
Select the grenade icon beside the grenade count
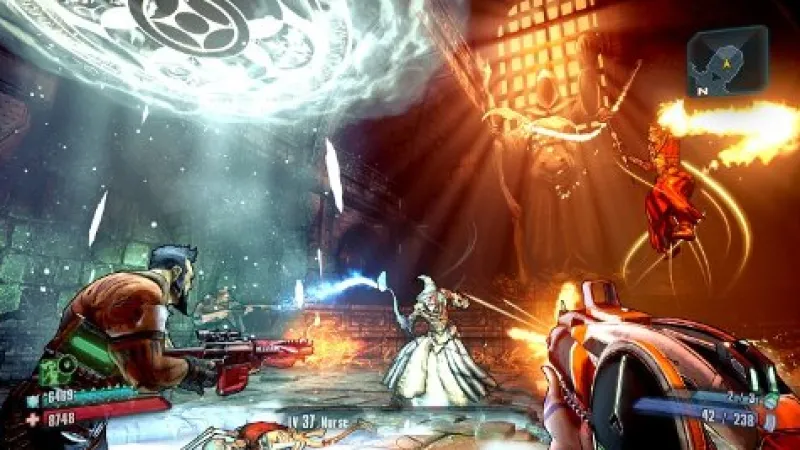(x=768, y=399)
